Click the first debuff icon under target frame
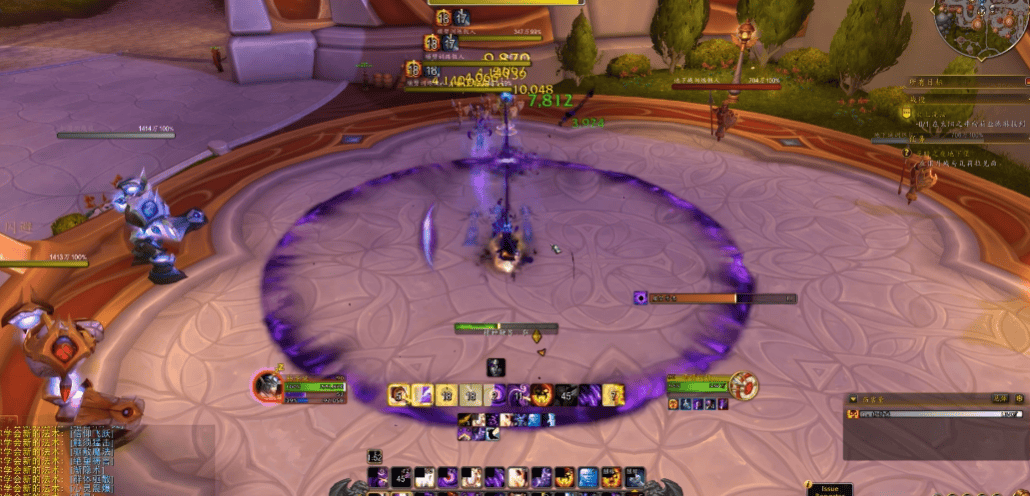 pyautogui.click(x=672, y=404)
